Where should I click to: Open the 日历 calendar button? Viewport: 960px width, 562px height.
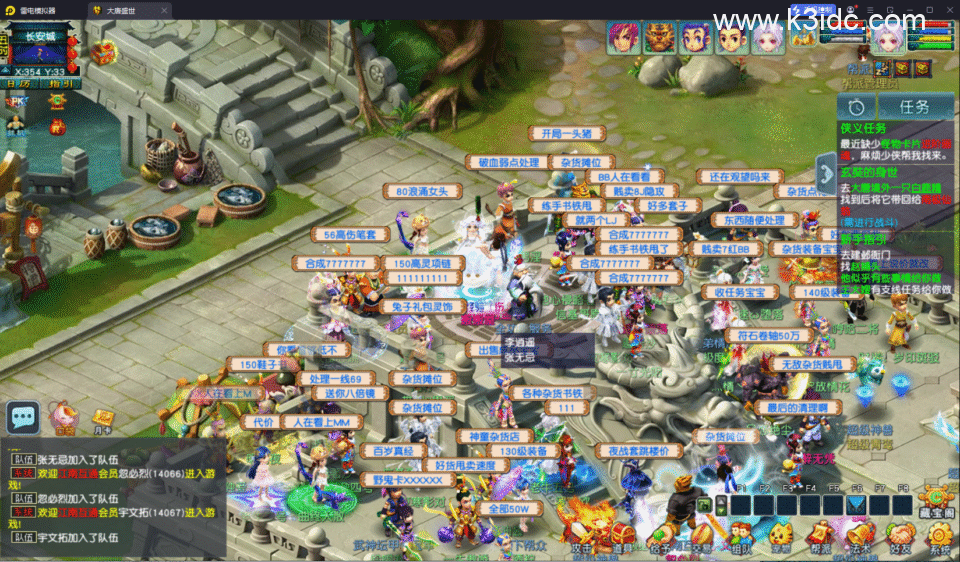[17, 84]
